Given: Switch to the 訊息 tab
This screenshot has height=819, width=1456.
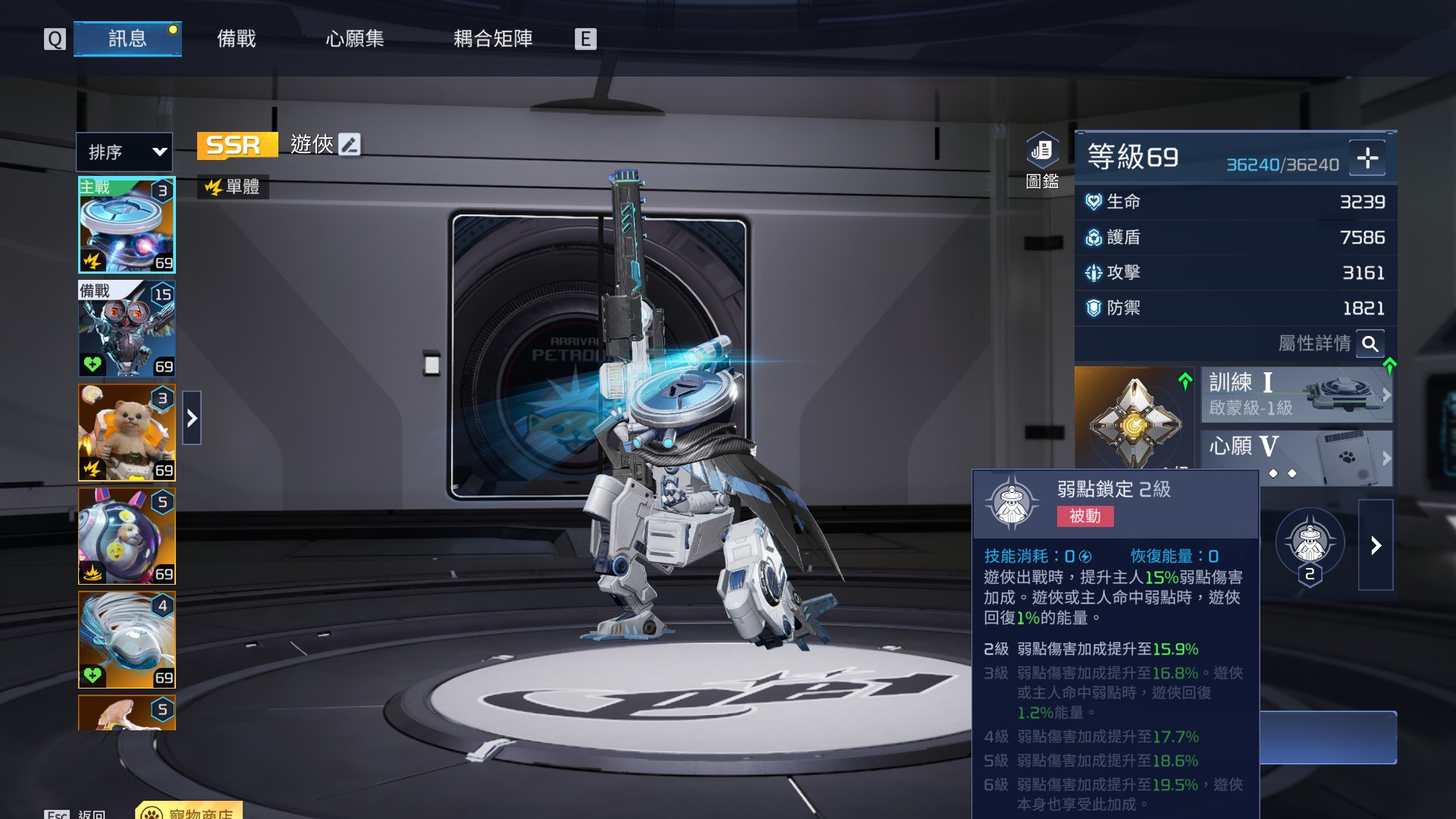Looking at the screenshot, I should point(127,39).
